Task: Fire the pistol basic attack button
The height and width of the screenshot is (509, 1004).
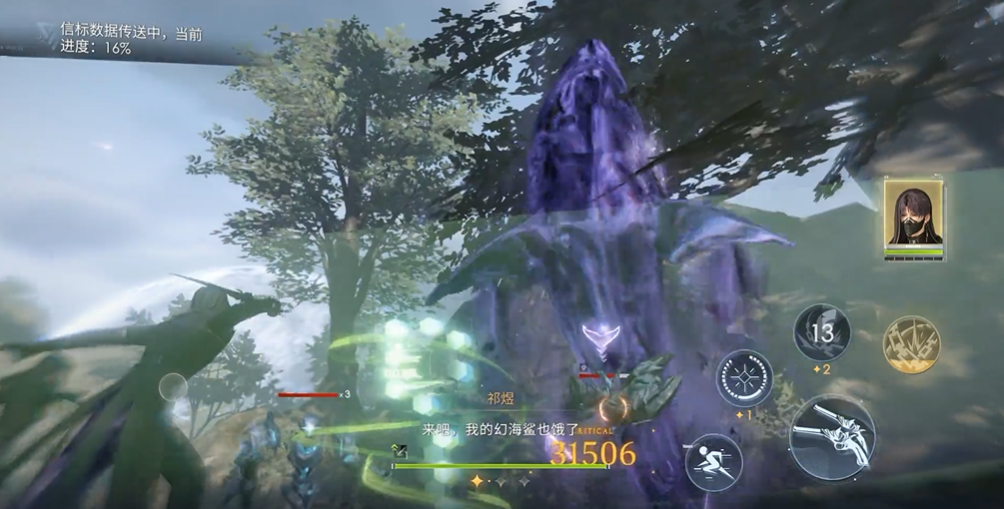Action: 831,436
